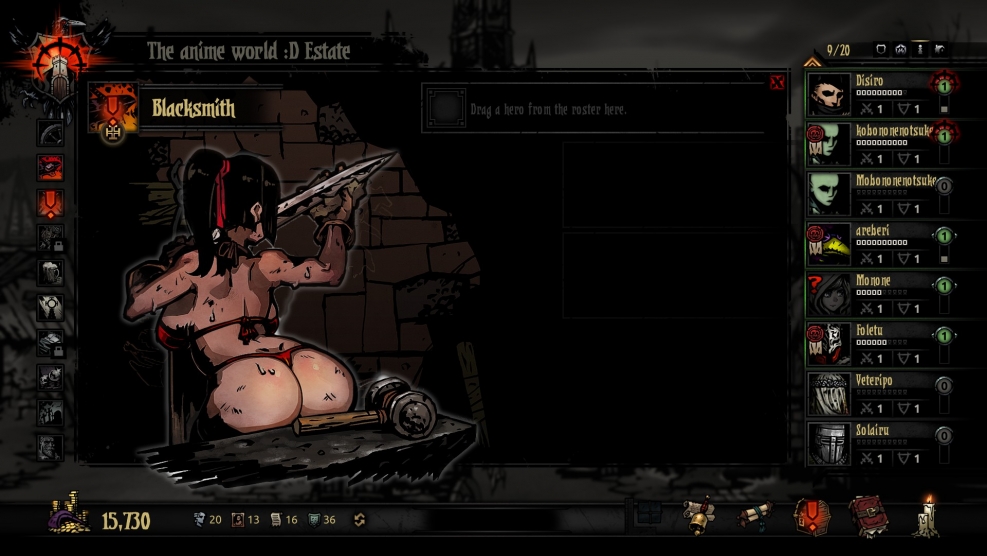Click the bell and scroll icon
This screenshot has height=556, width=987.
tap(698, 516)
